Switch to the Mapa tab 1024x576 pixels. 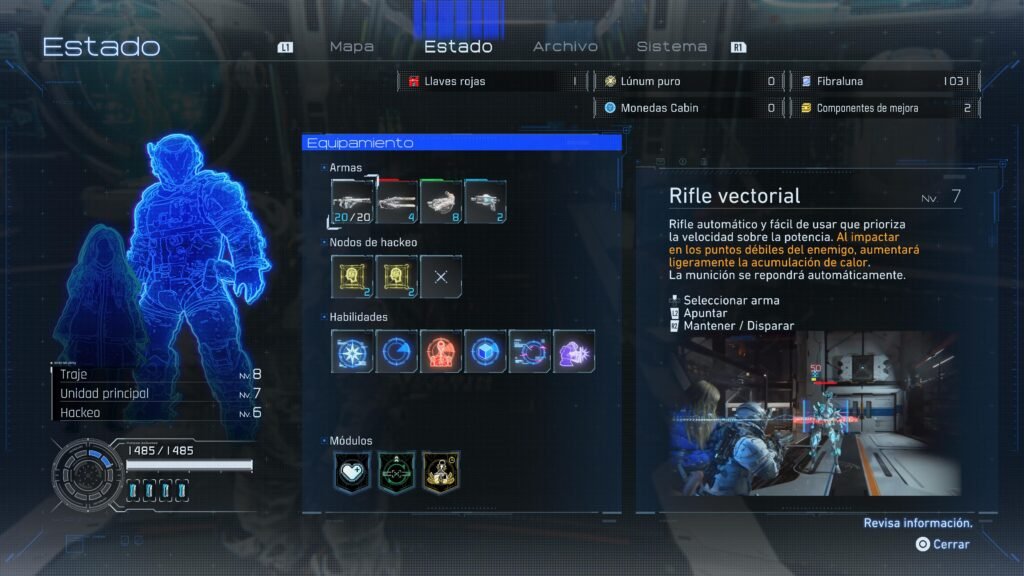351,47
